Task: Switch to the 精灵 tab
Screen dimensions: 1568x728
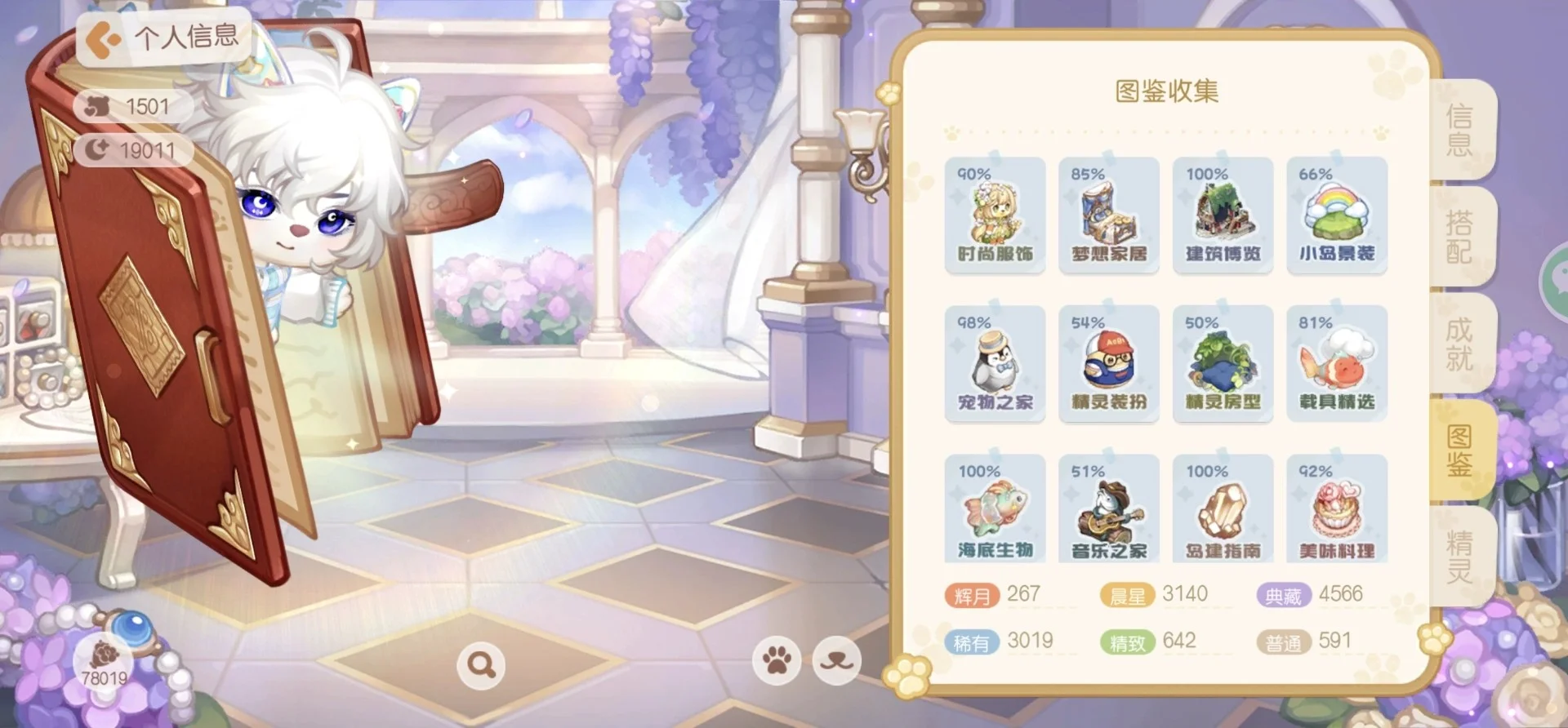Action: click(1460, 557)
